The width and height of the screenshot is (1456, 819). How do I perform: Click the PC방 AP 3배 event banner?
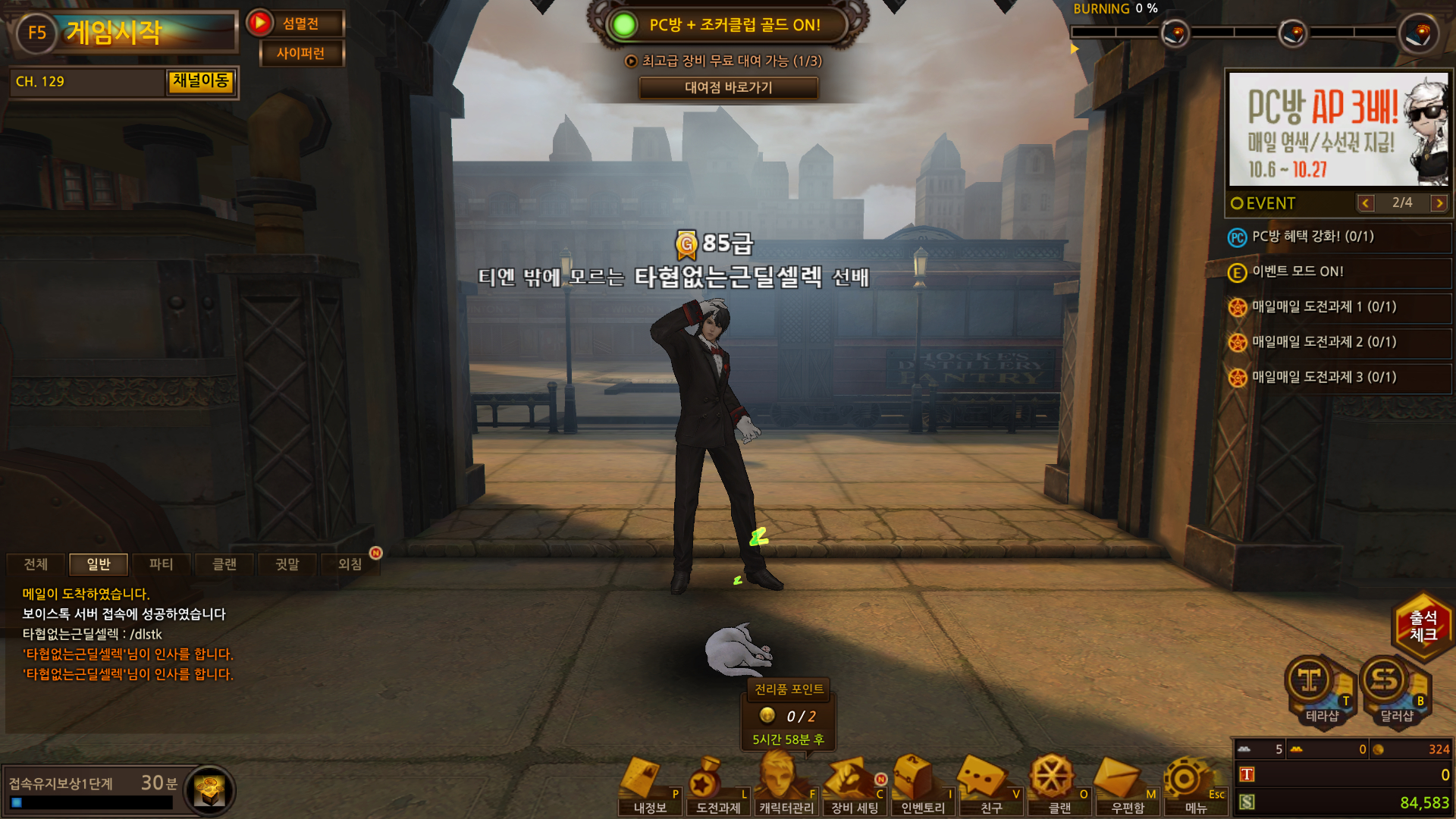(x=1338, y=129)
